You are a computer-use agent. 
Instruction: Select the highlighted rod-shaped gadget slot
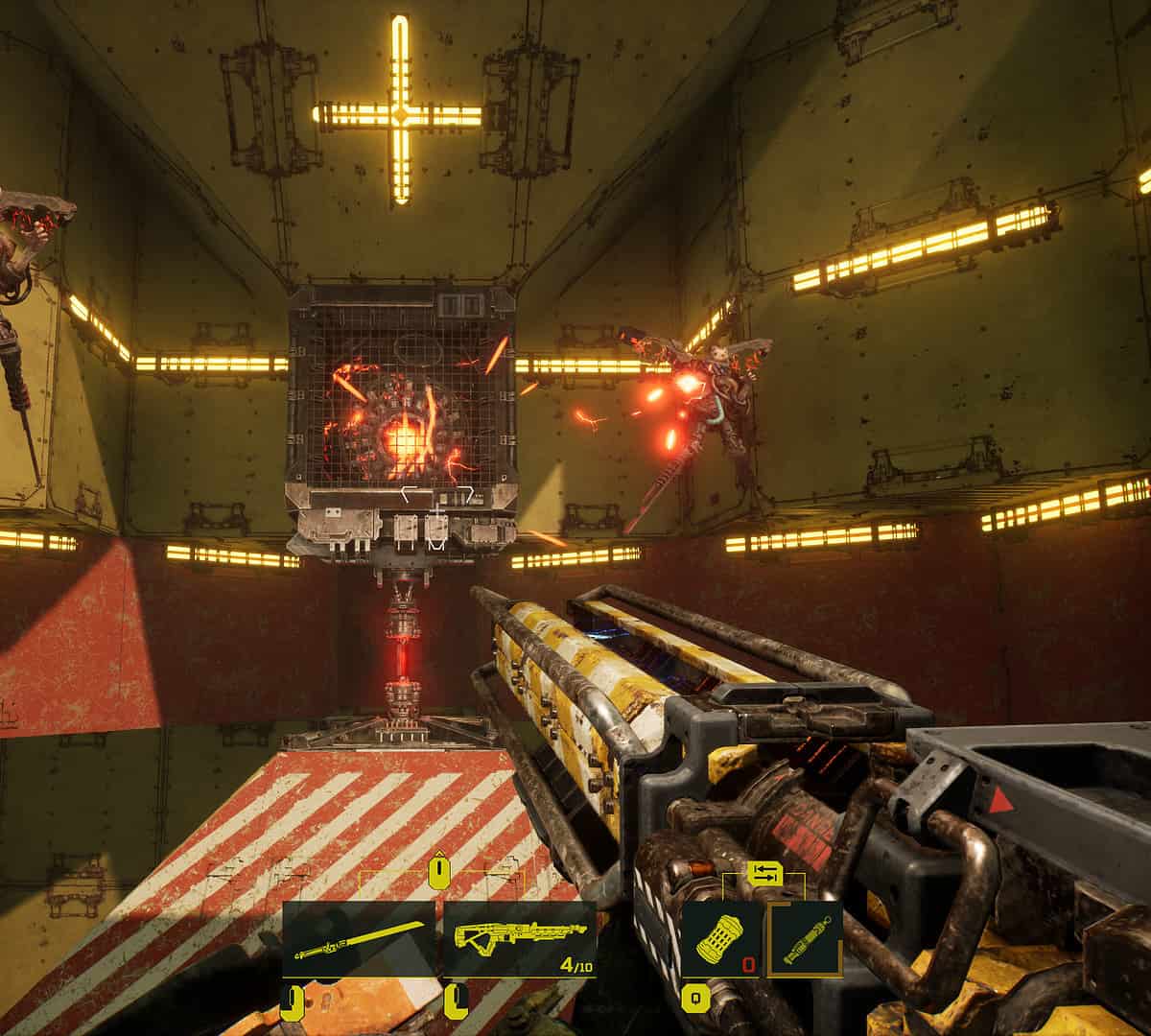point(806,939)
